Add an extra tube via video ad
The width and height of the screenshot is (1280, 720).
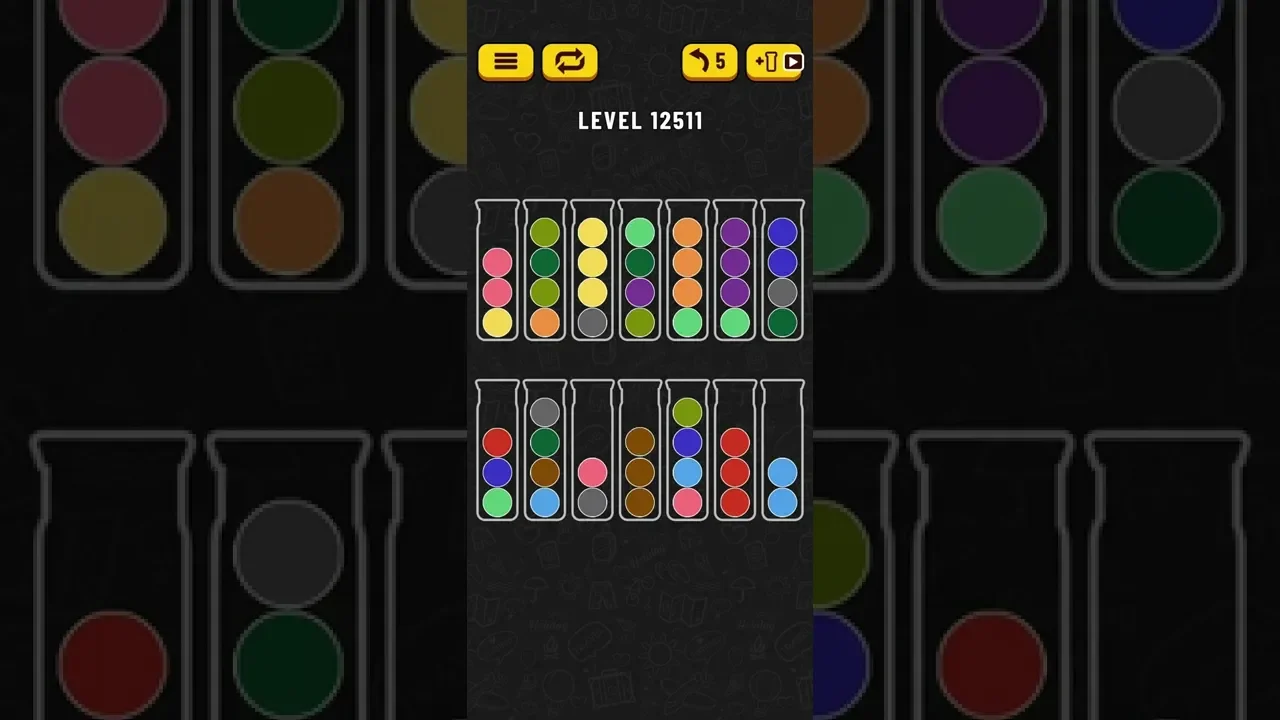click(774, 62)
